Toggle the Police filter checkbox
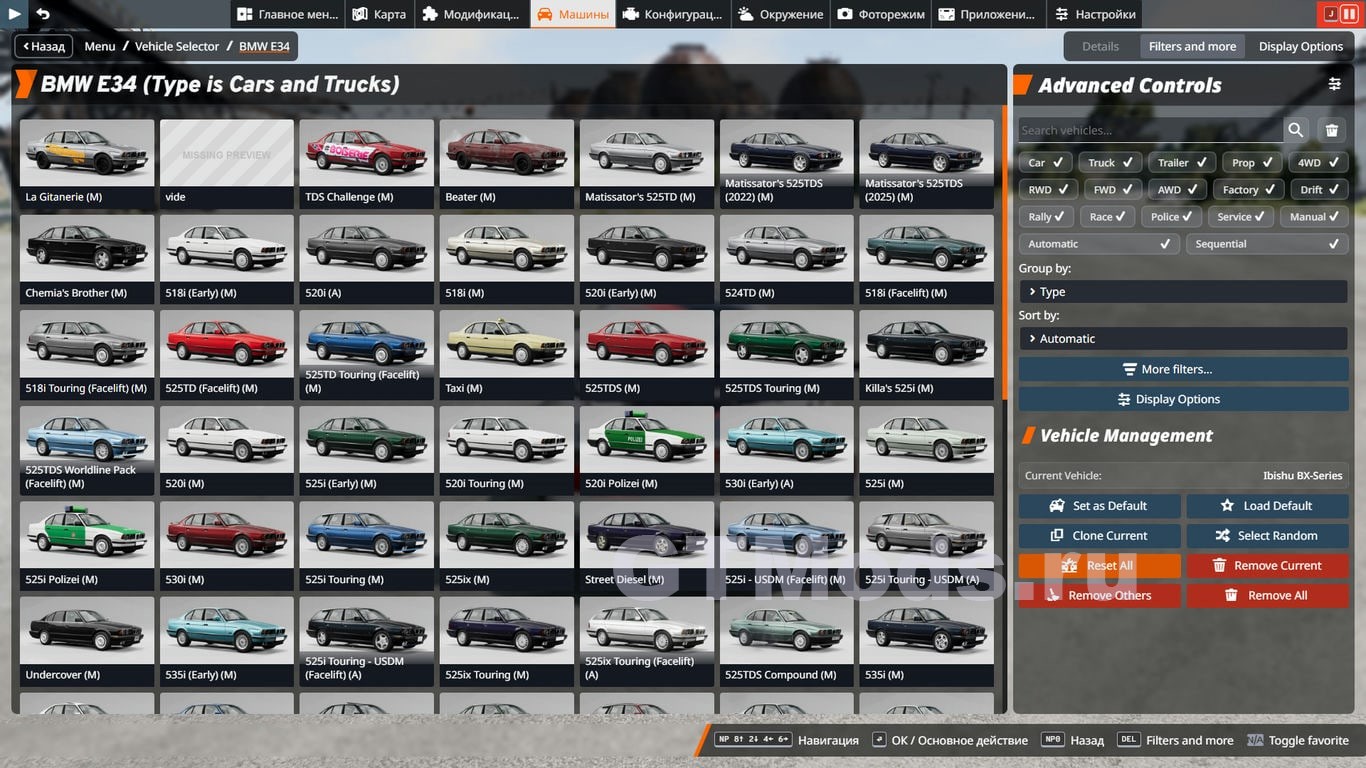Screen dimensions: 1366x768 (x=1171, y=217)
